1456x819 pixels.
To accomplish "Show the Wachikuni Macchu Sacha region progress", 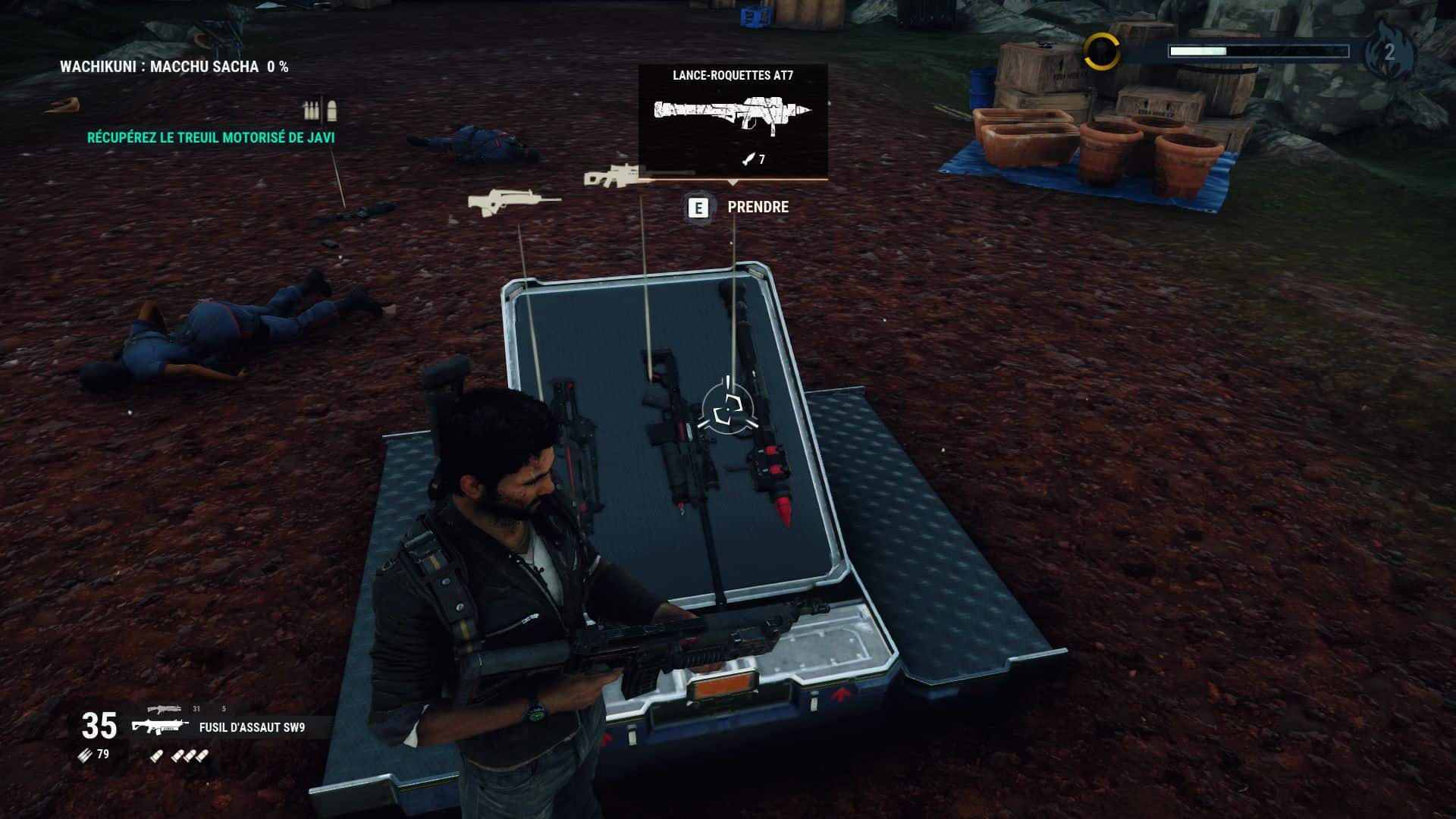I will (174, 67).
